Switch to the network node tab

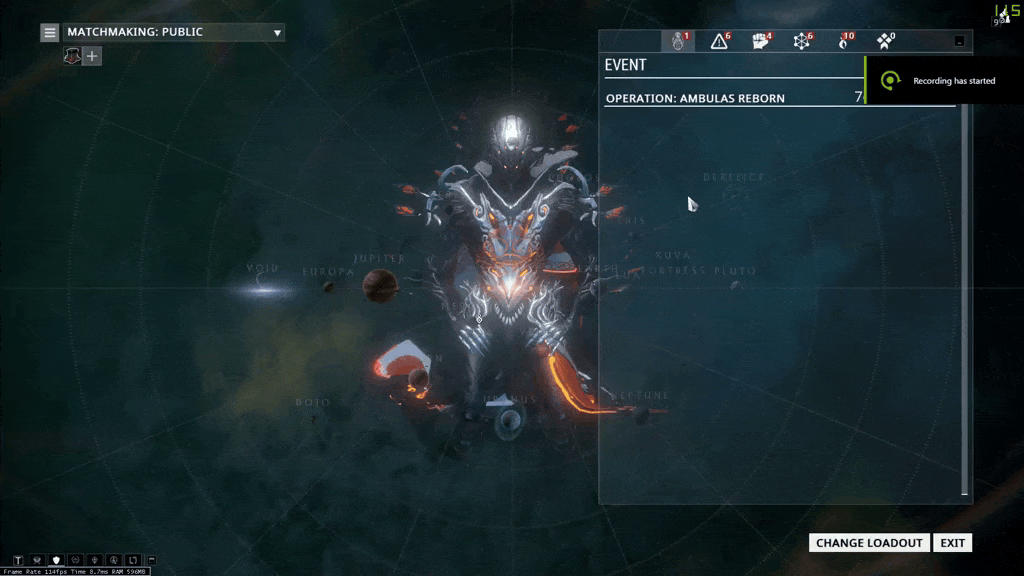tap(802, 41)
